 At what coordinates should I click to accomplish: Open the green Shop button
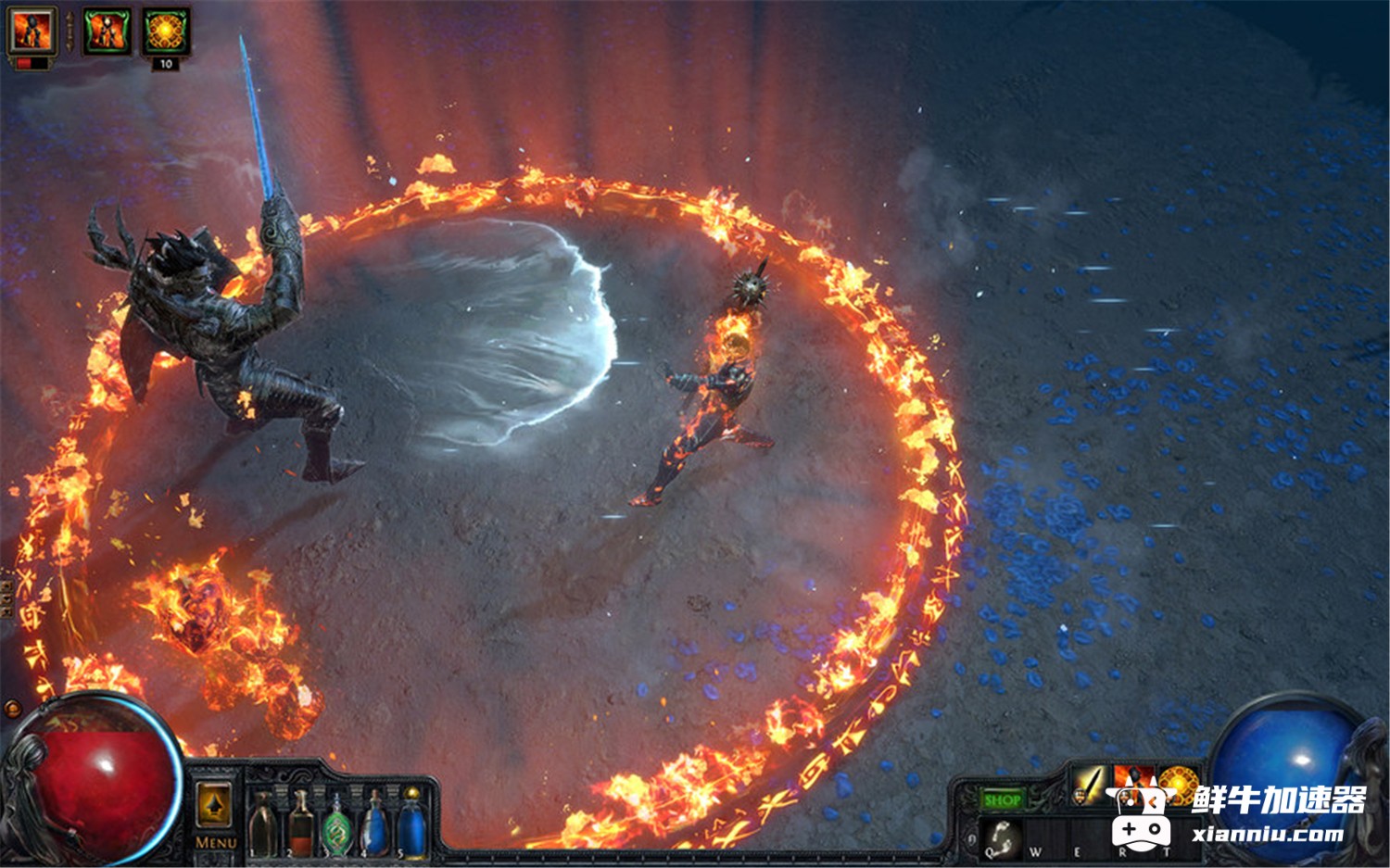coord(1002,799)
